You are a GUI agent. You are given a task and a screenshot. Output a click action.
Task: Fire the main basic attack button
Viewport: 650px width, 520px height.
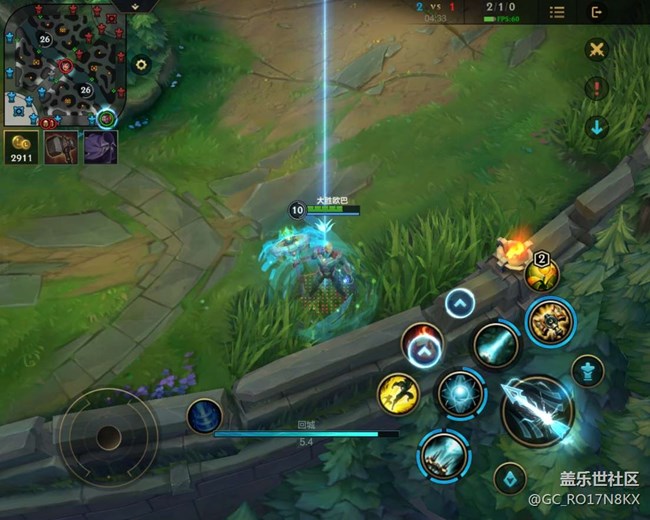pyautogui.click(x=537, y=411)
